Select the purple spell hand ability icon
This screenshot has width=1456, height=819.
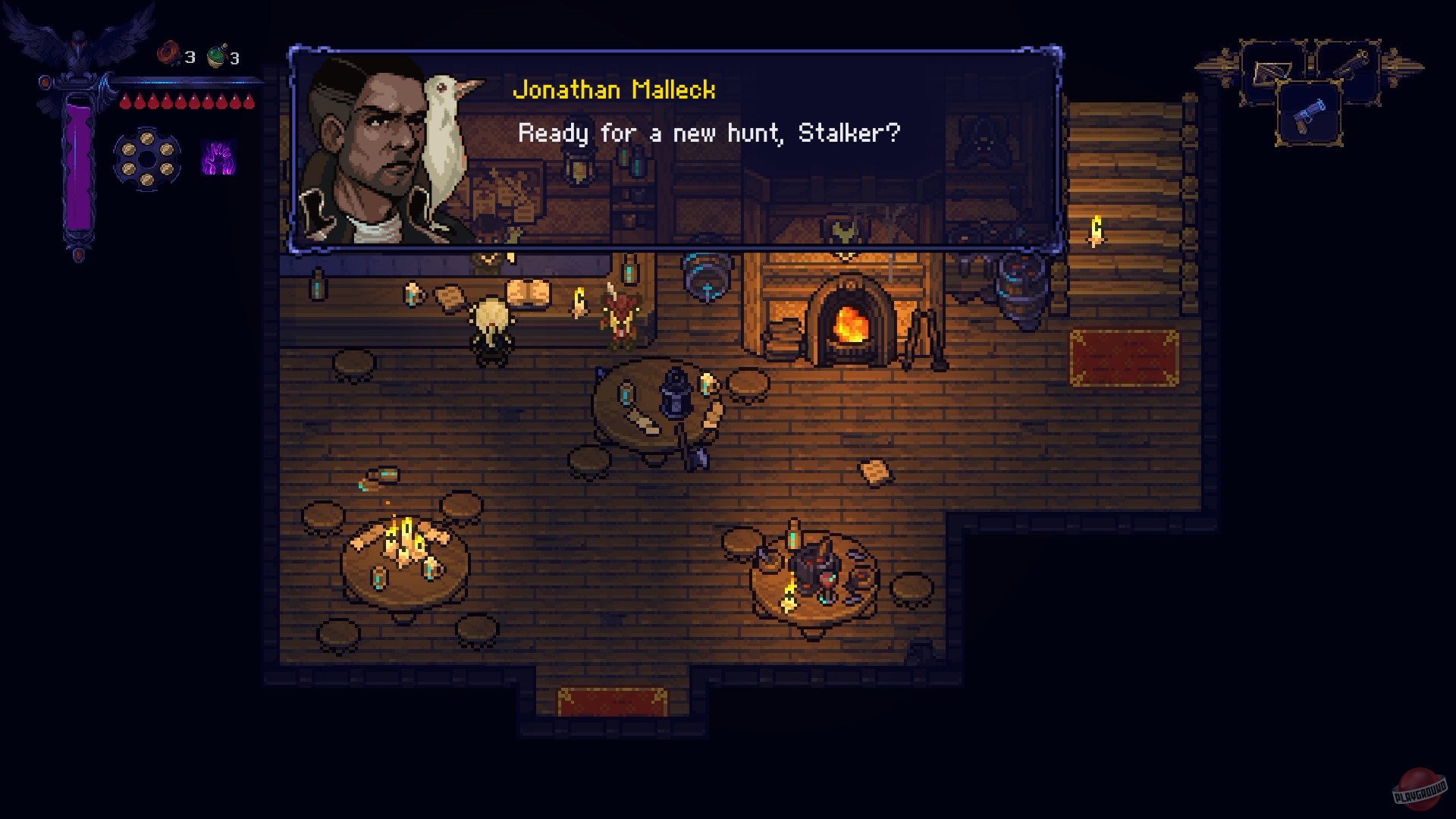click(x=218, y=158)
